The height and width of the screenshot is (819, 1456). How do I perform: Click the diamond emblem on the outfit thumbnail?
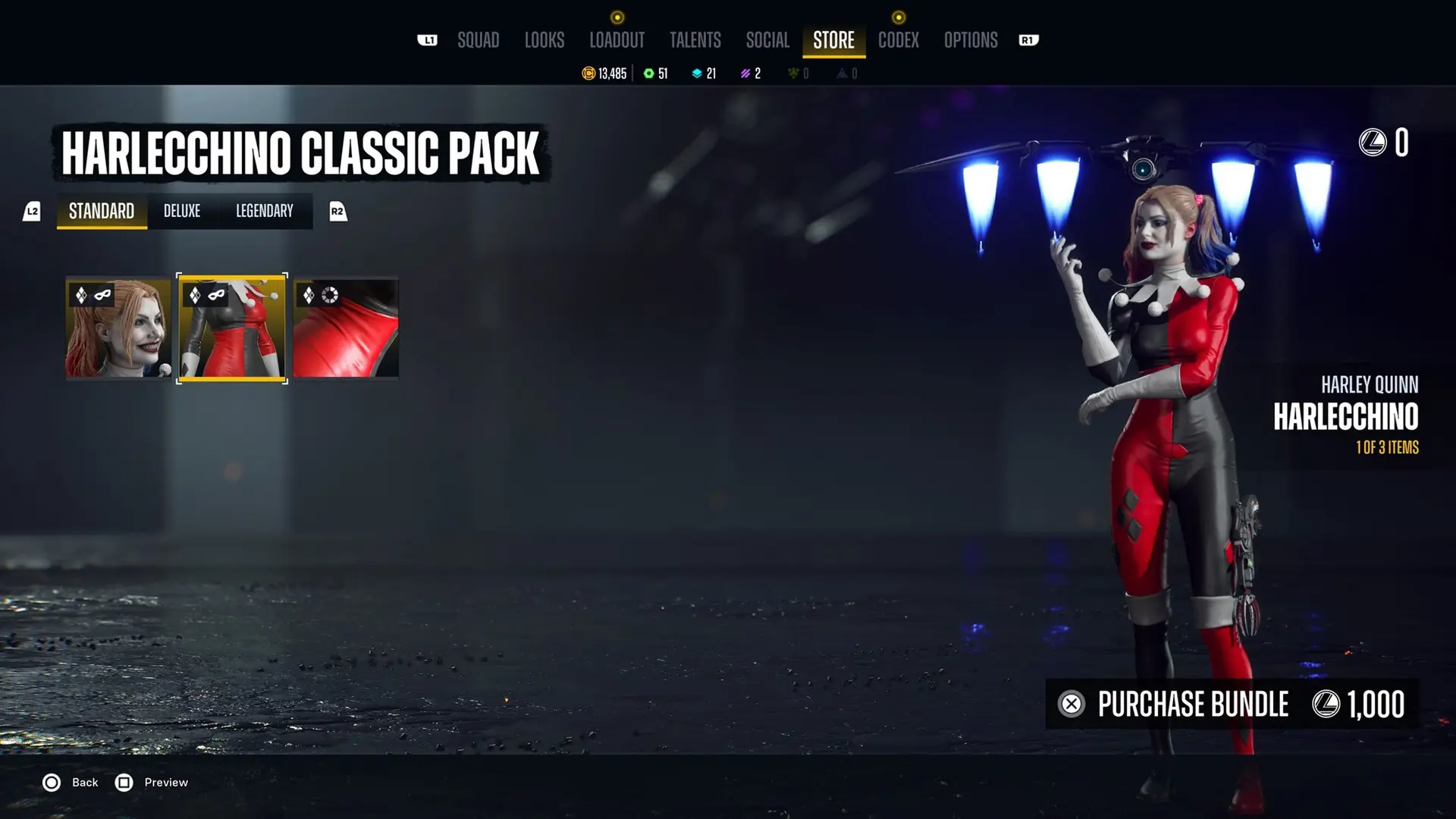point(194,293)
